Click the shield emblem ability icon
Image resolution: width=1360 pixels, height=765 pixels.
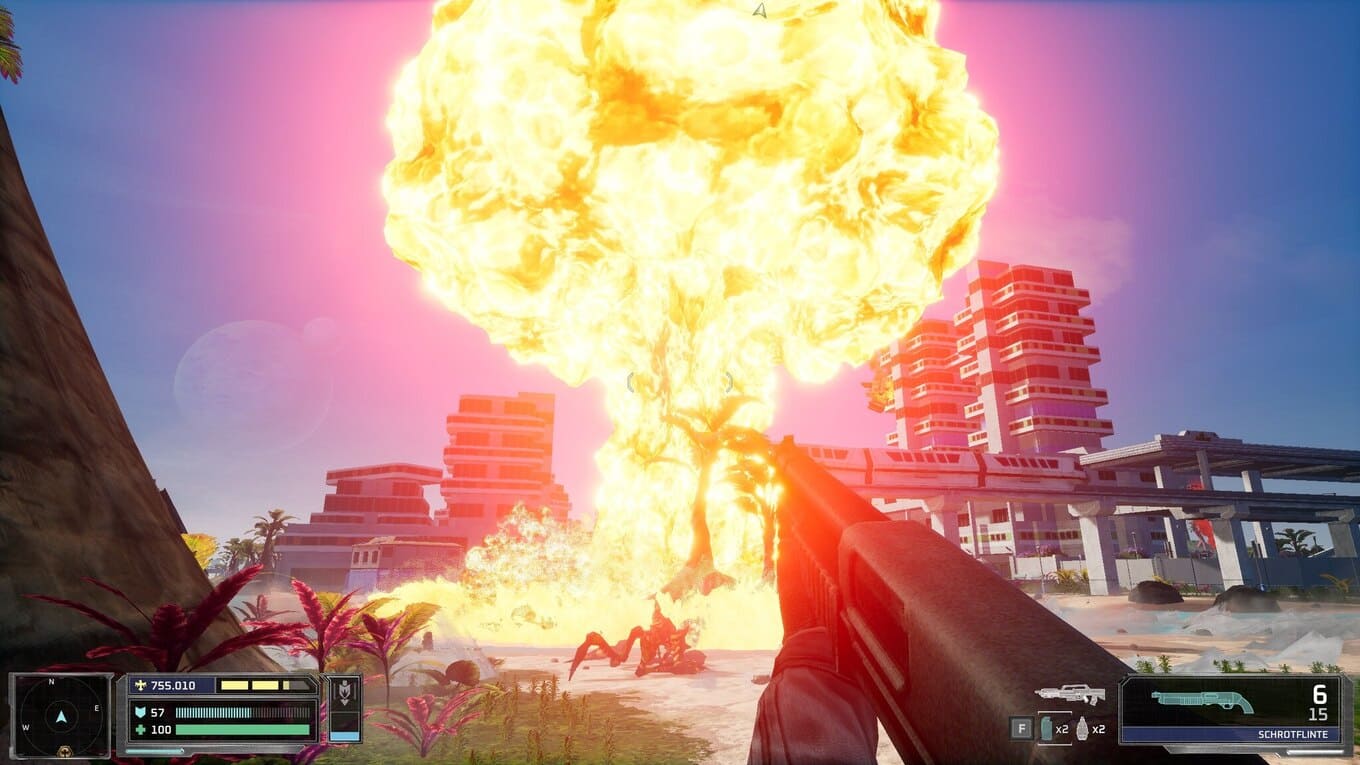(345, 696)
